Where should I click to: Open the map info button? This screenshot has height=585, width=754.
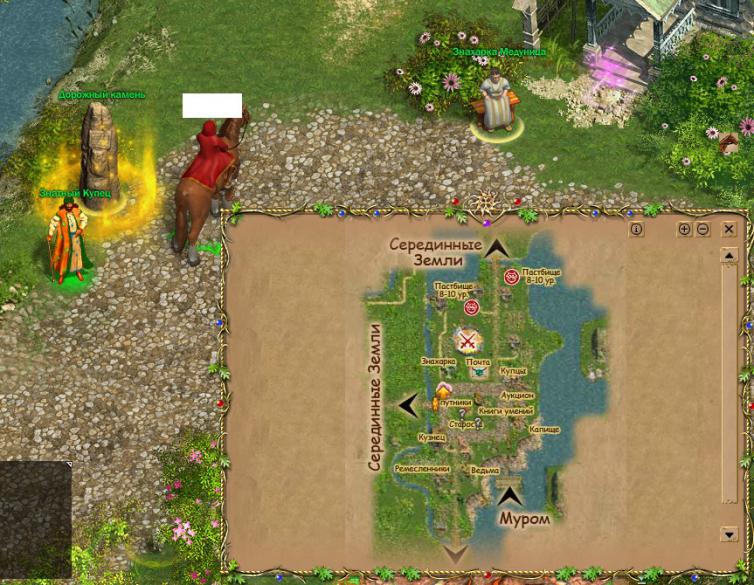637,229
